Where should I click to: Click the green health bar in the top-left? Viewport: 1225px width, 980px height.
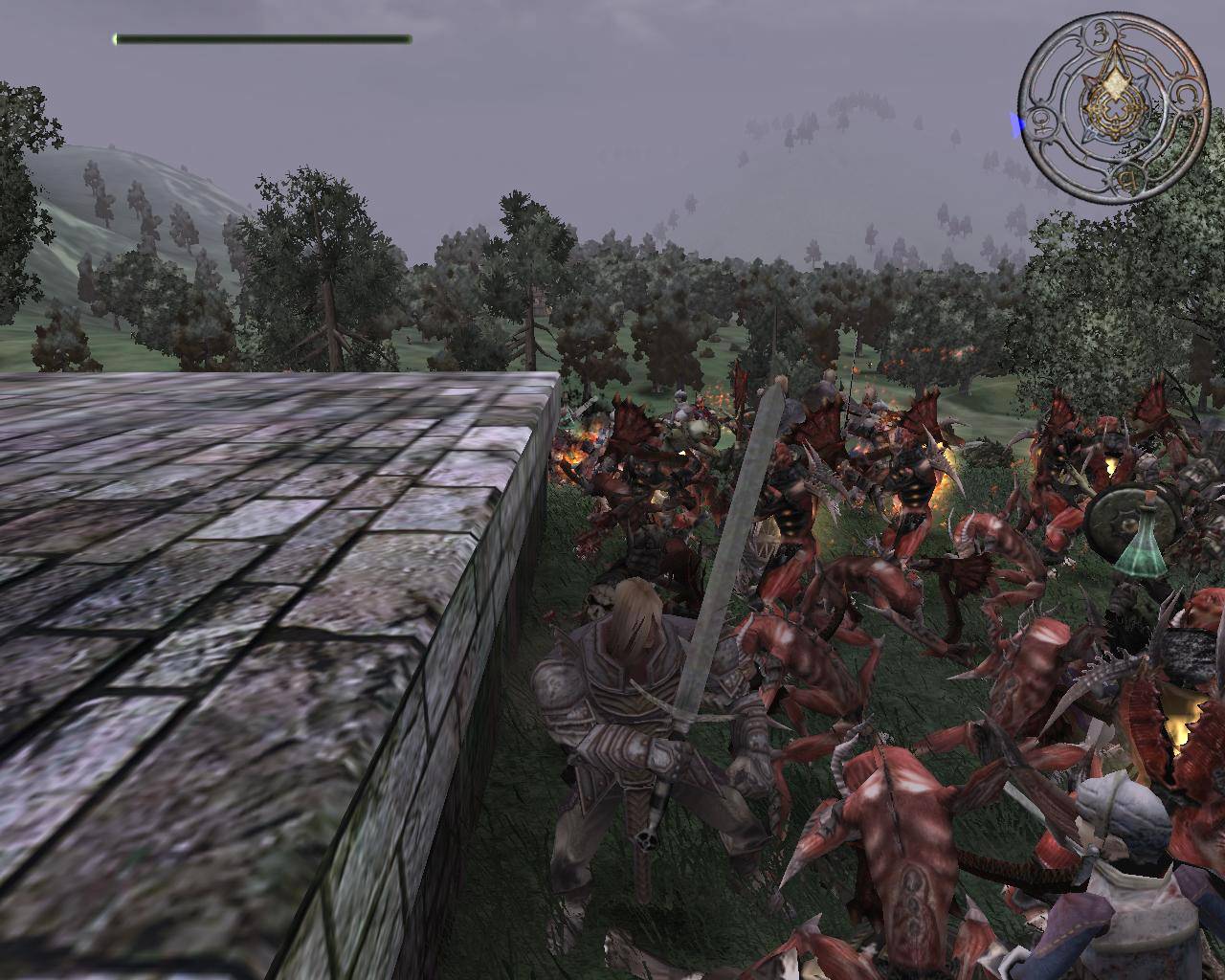[x=258, y=39]
